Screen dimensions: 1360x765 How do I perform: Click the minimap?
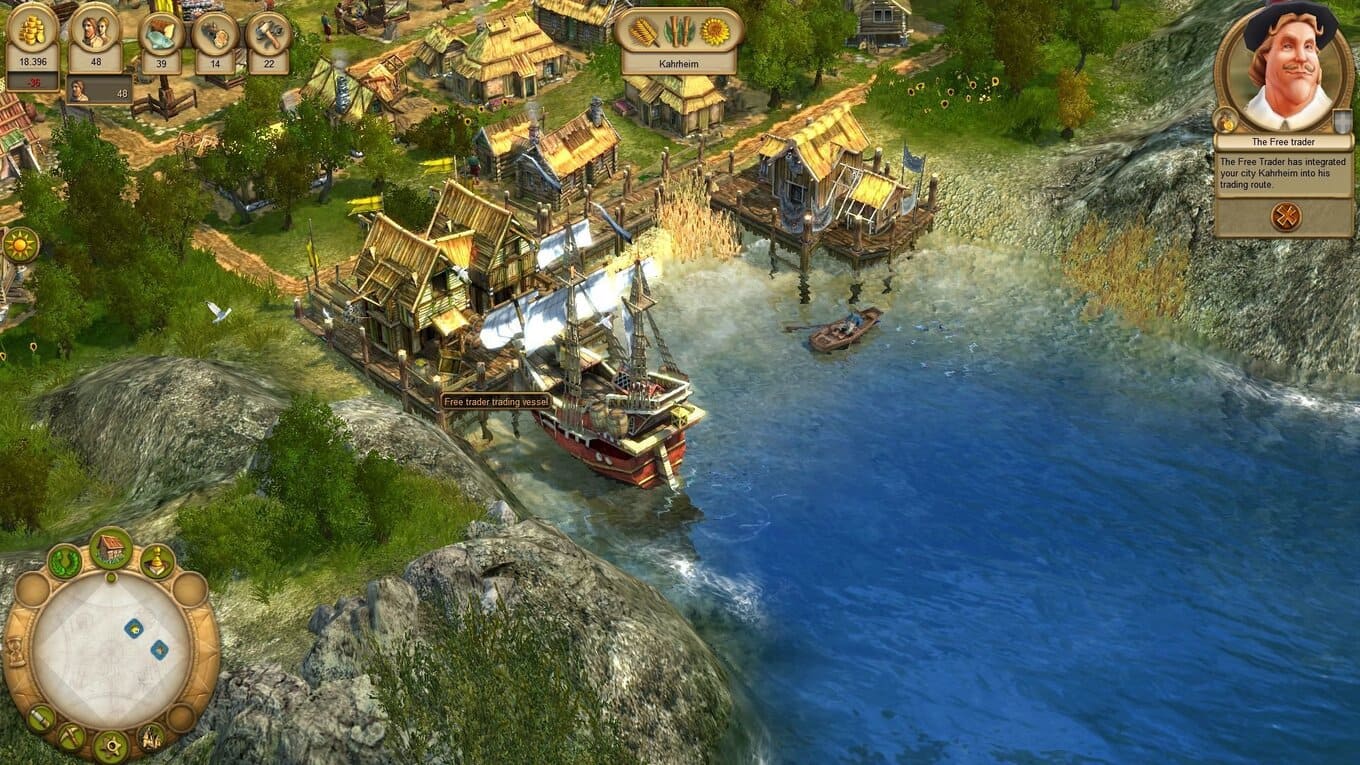coord(110,650)
